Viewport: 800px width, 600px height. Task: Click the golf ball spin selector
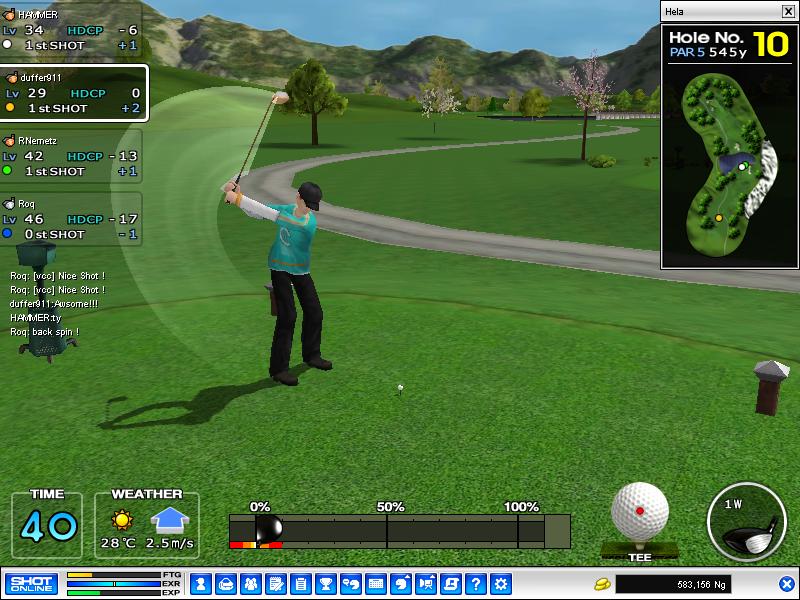click(640, 512)
